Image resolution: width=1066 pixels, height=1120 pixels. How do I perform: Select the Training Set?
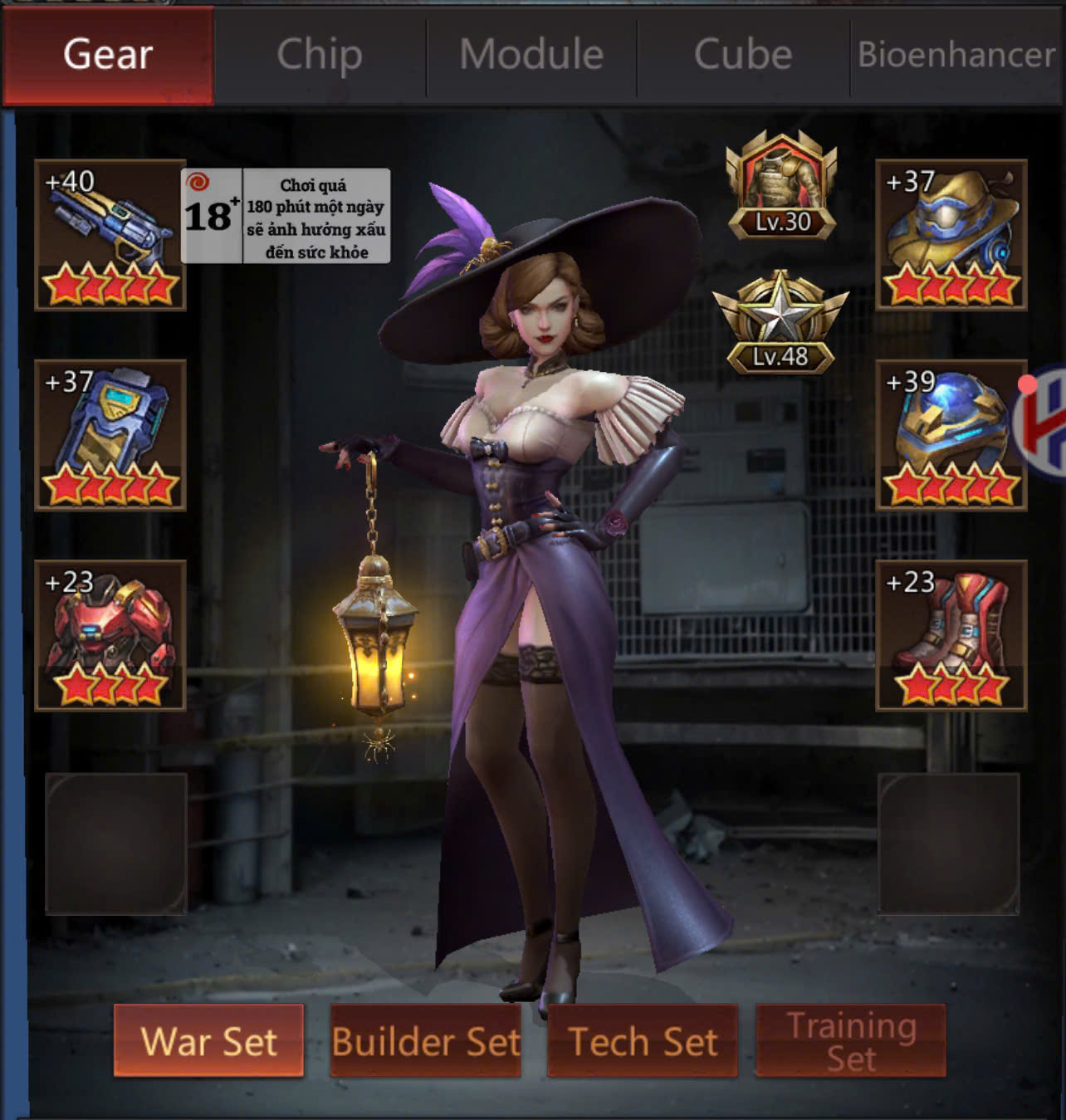coord(851,1040)
